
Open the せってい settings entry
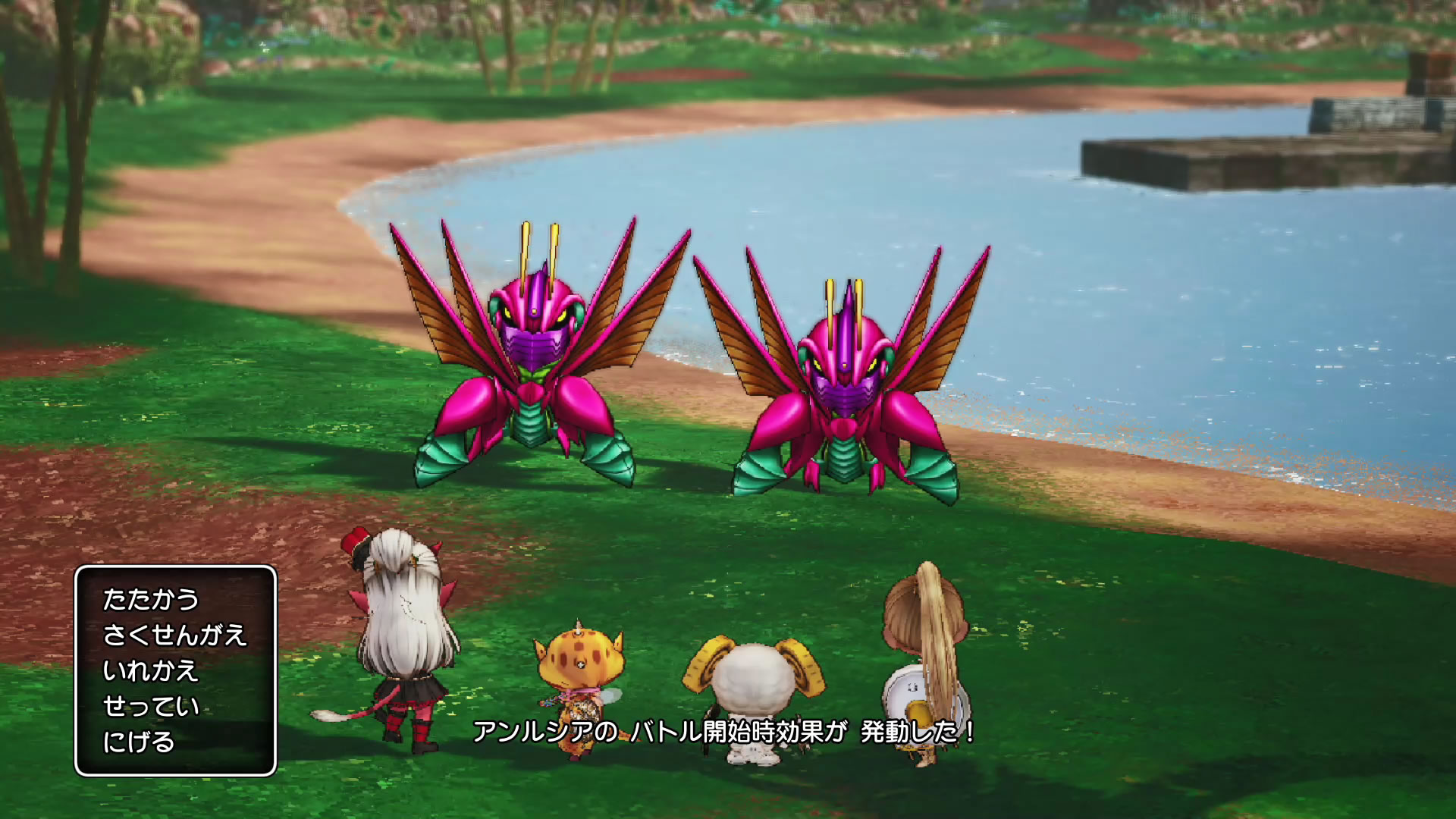pos(150,706)
